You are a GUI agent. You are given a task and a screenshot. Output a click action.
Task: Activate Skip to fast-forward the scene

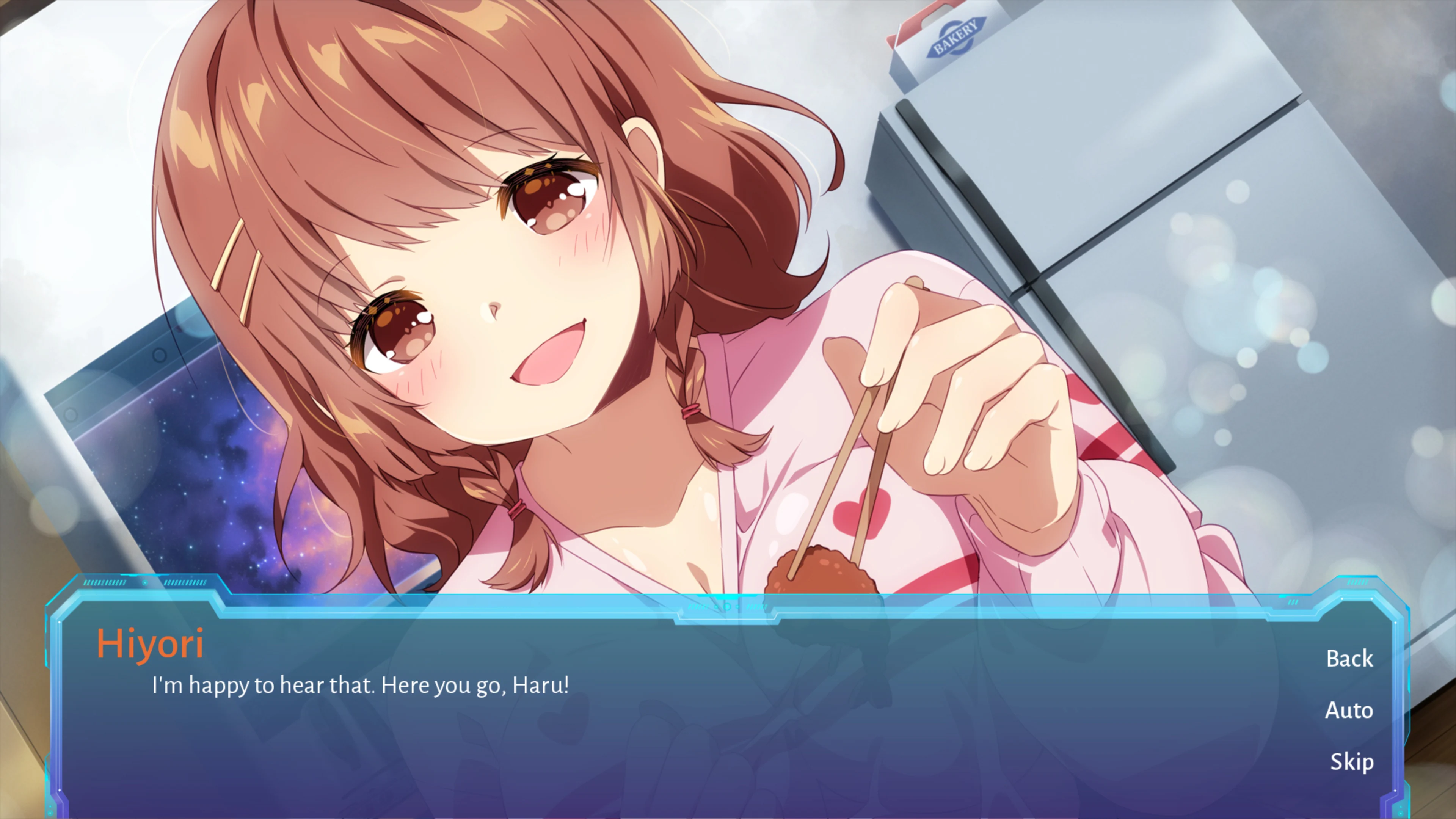pyautogui.click(x=1351, y=761)
